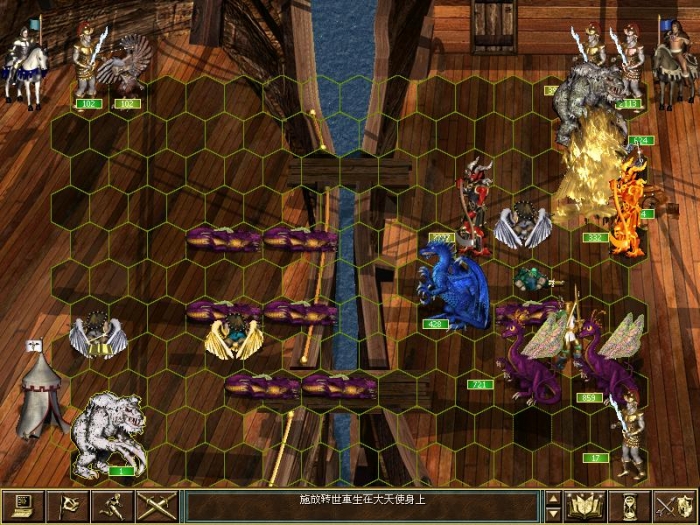Screen dimensions: 700x525
Task: Surrender the battle with the flag button
Action: pyautogui.click(x=68, y=506)
